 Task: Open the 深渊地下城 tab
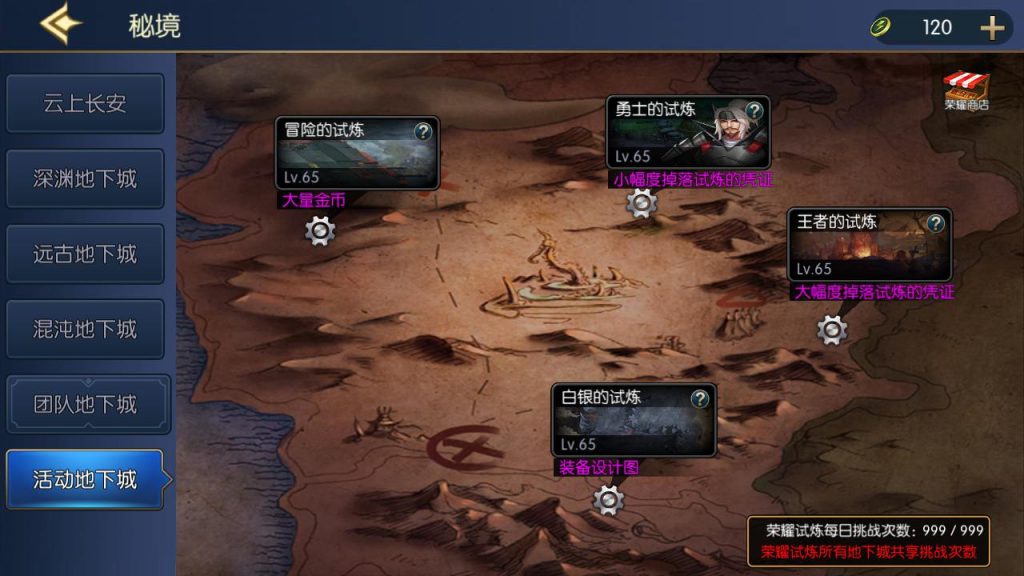point(85,179)
